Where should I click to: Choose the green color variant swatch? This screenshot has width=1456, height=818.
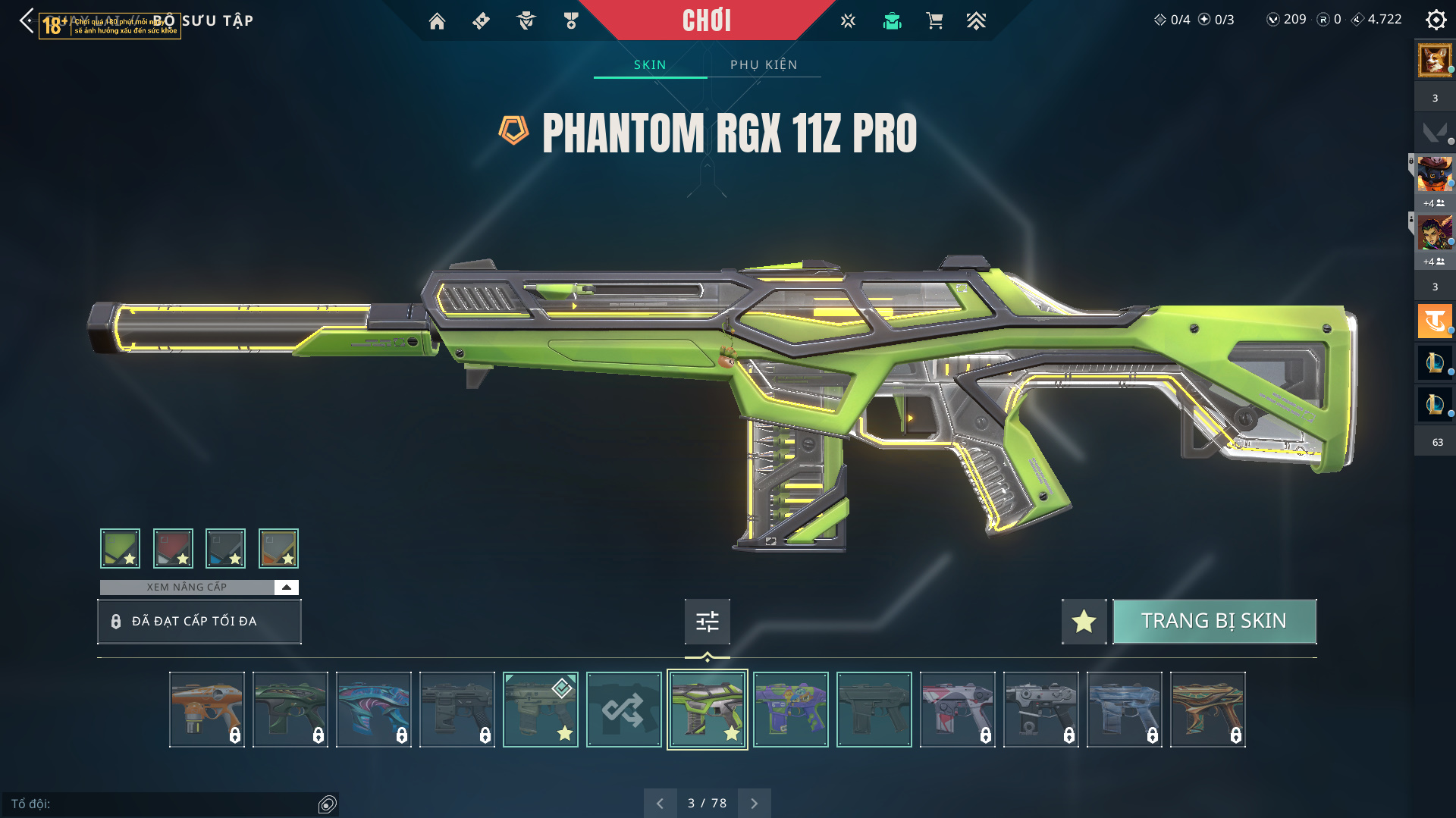[x=120, y=548]
